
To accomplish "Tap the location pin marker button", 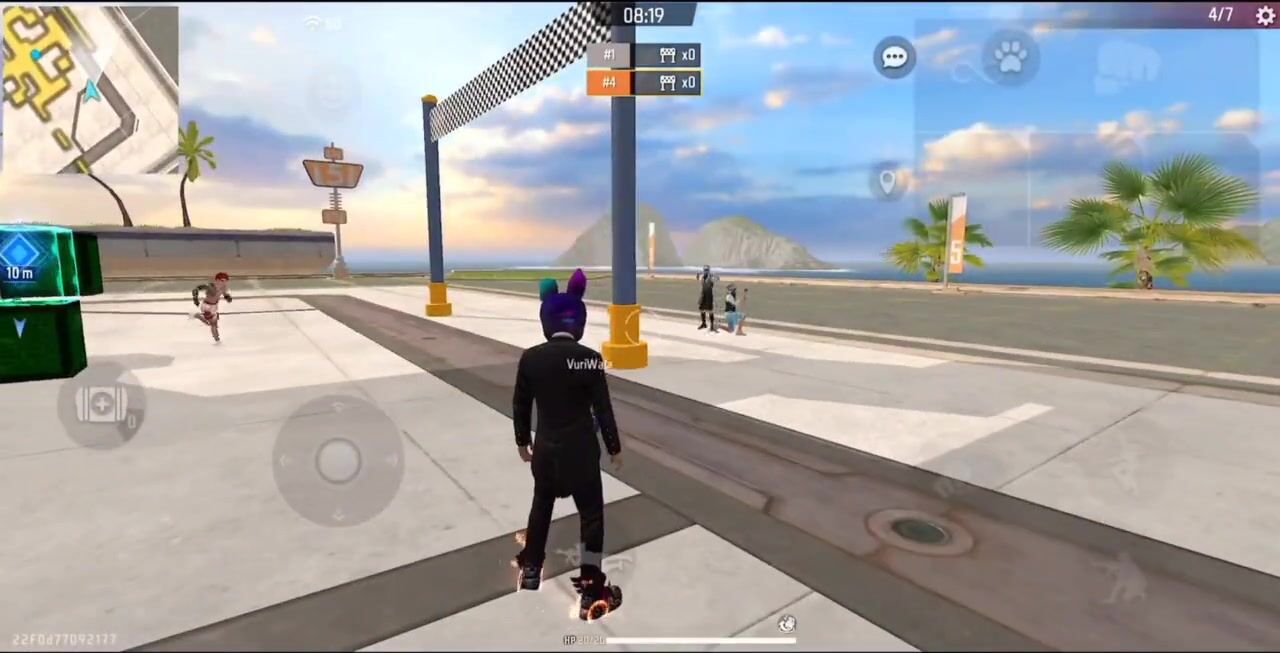I will [887, 182].
